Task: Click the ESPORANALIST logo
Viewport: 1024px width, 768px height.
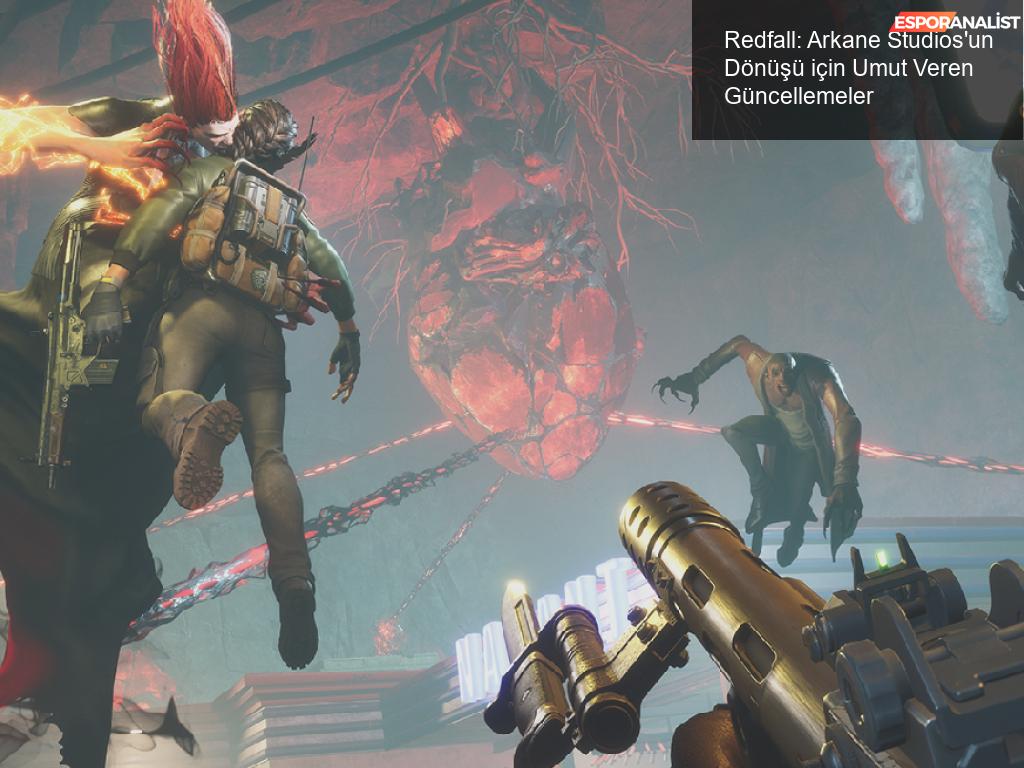Action: coord(956,20)
